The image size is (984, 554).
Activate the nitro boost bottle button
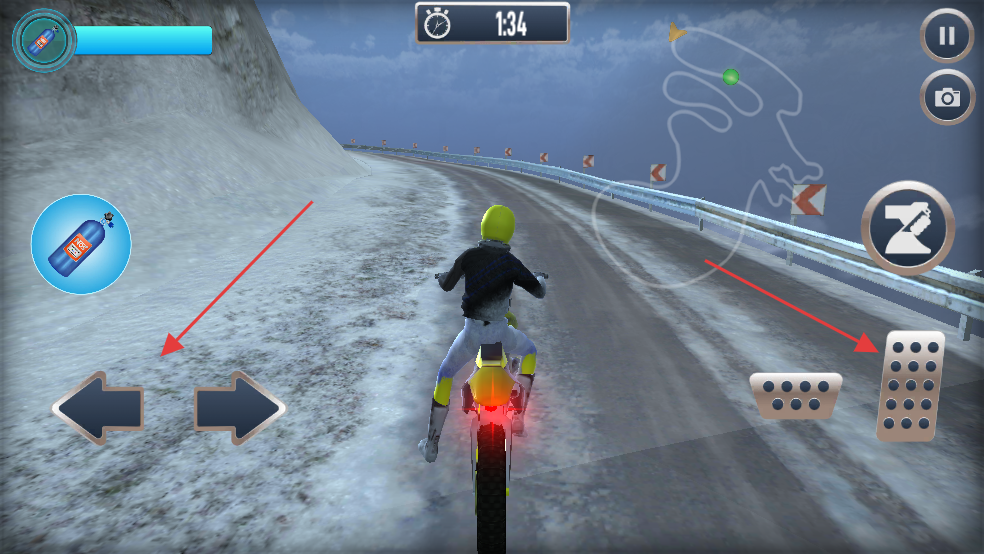(x=81, y=244)
